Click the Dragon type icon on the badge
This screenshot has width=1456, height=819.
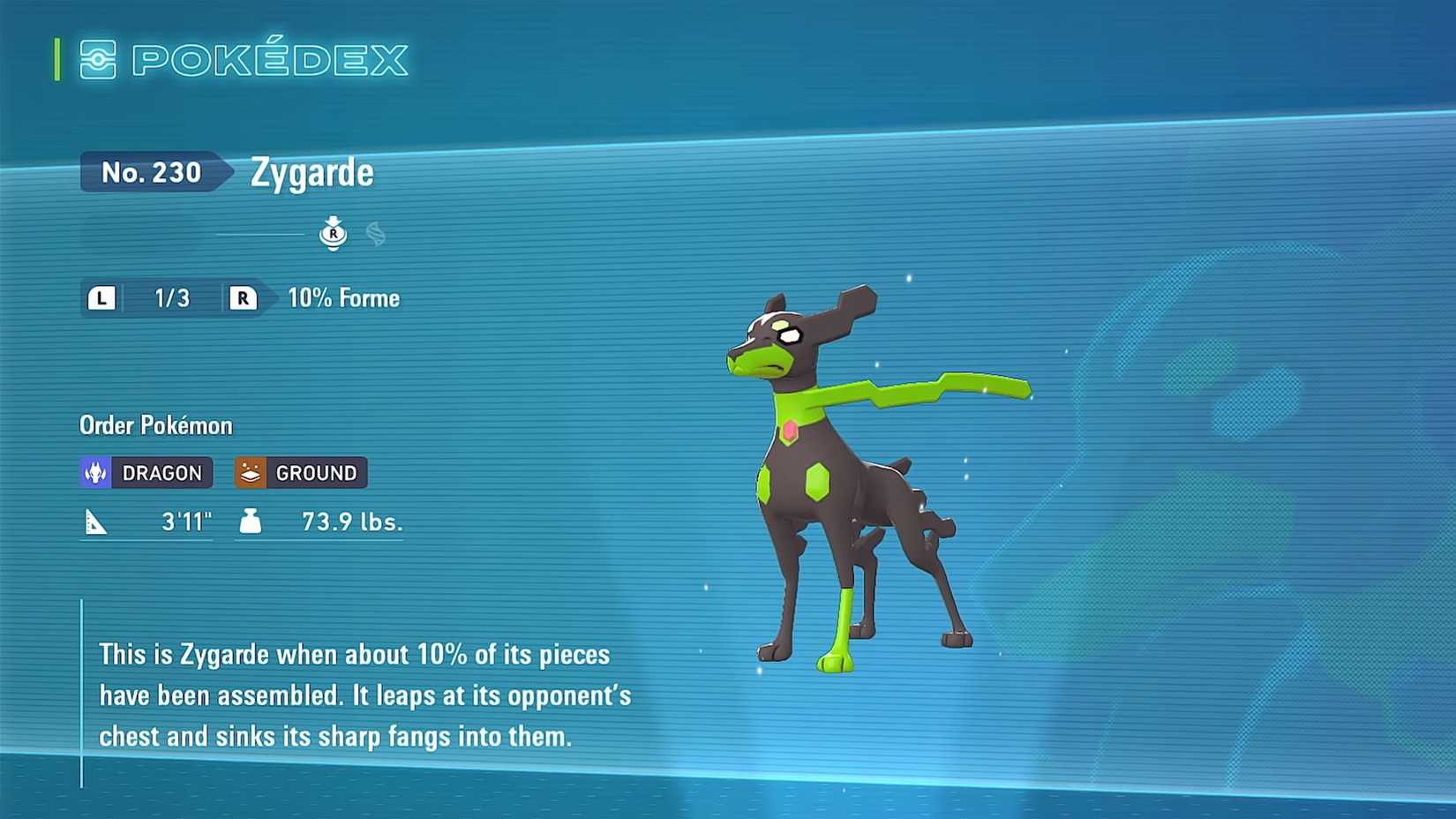(x=97, y=472)
